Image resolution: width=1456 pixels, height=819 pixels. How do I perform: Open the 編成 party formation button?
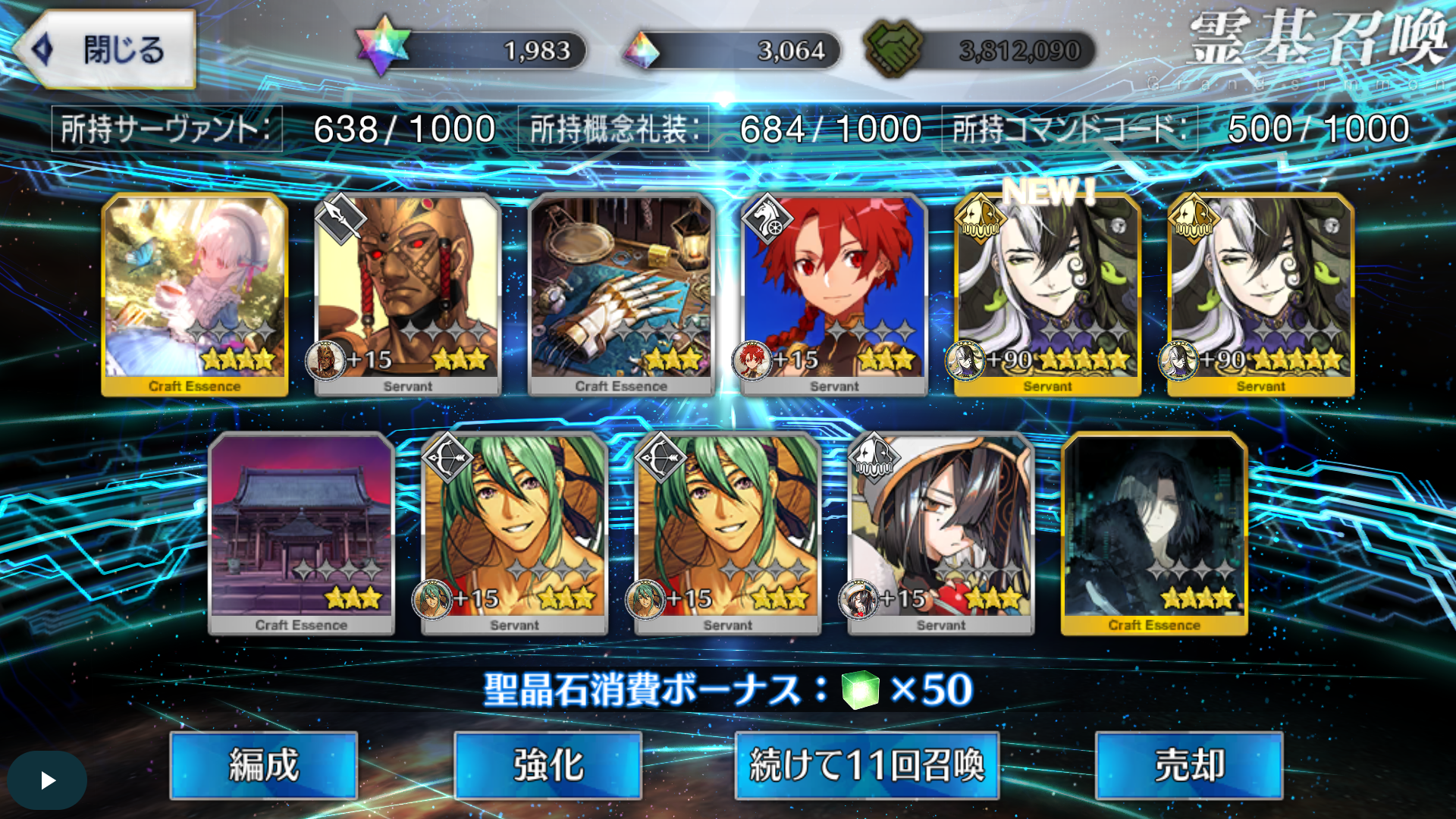pos(264,764)
